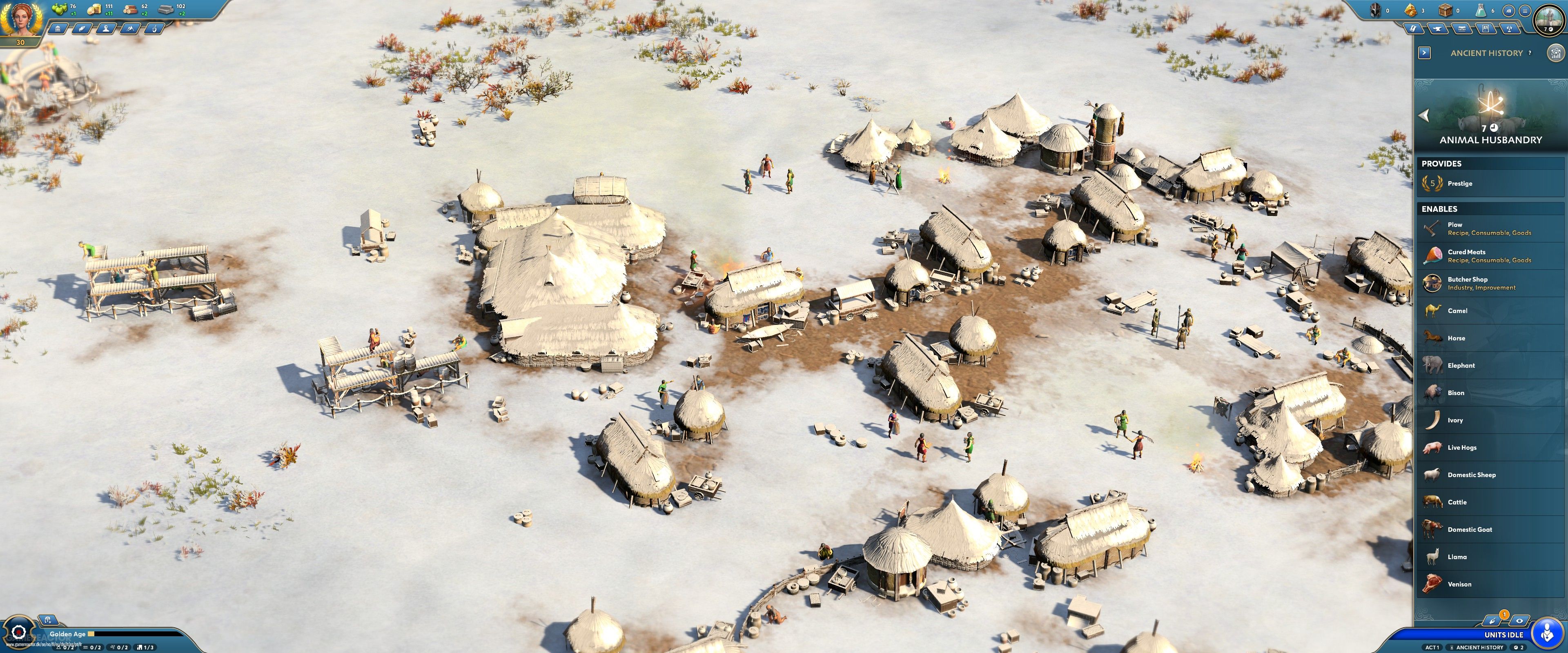Image resolution: width=1568 pixels, height=653 pixels.
Task: Collapse the Ancient History panel with the chevron
Action: pos(1424,52)
